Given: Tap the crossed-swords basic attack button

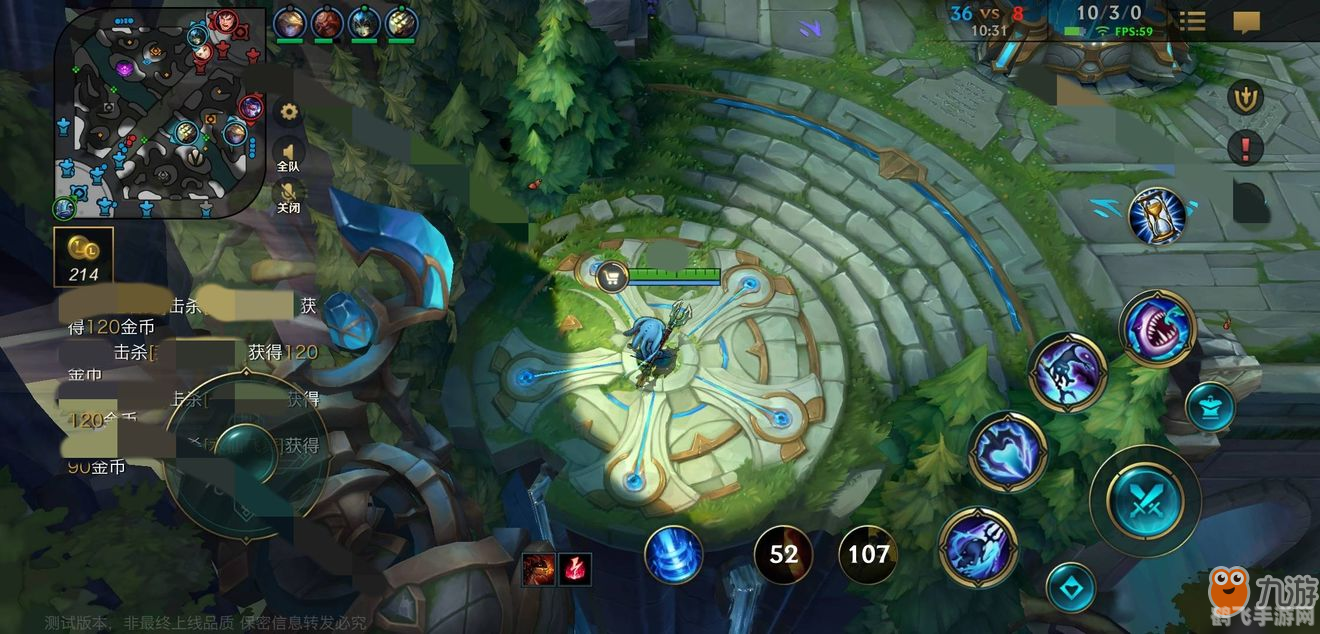Looking at the screenshot, I should tap(1145, 500).
